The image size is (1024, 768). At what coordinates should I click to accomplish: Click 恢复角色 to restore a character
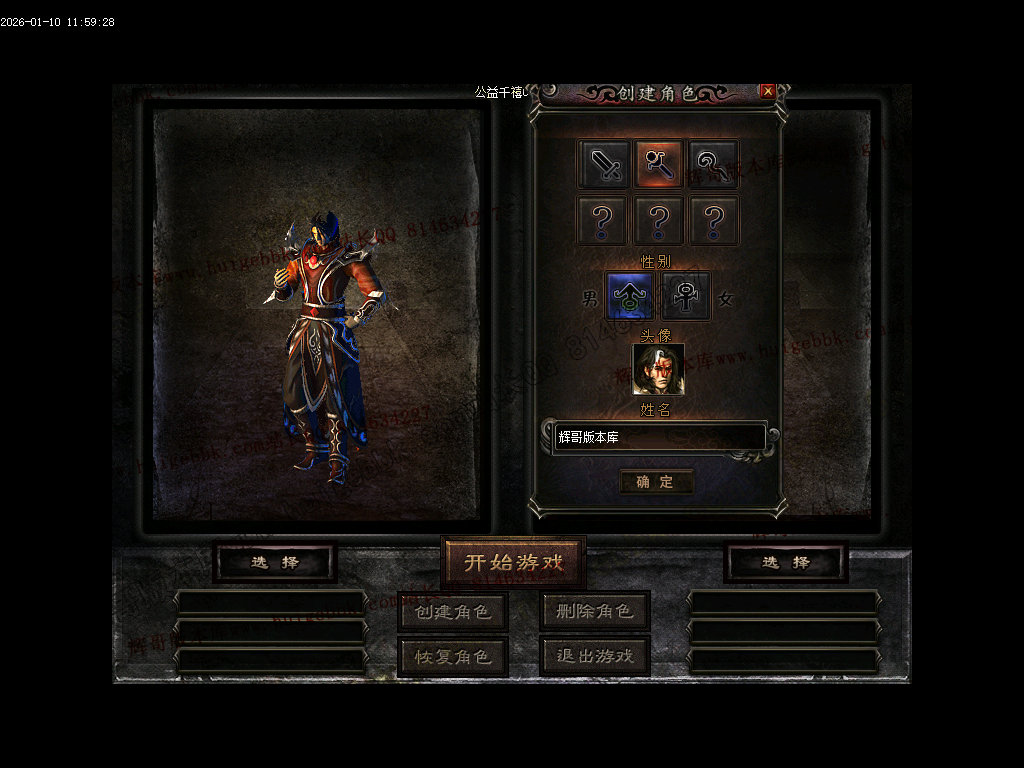pos(453,656)
